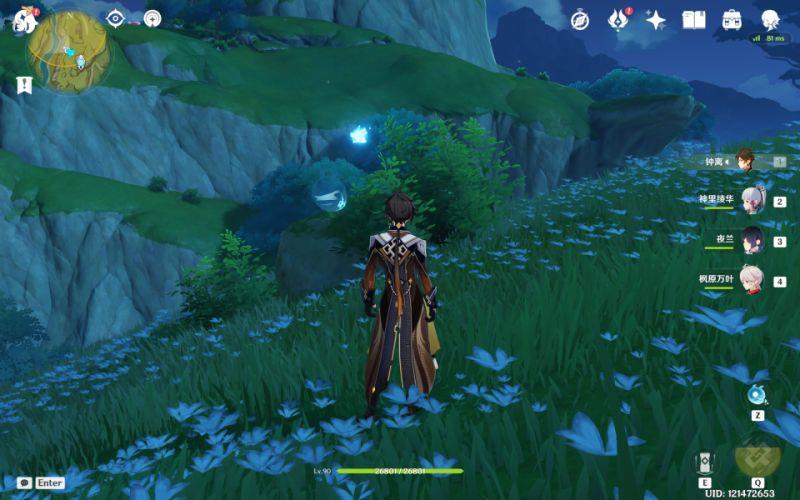Open the Adventurer Handbook book icon
Viewport: 800px width, 500px height.
click(x=694, y=20)
